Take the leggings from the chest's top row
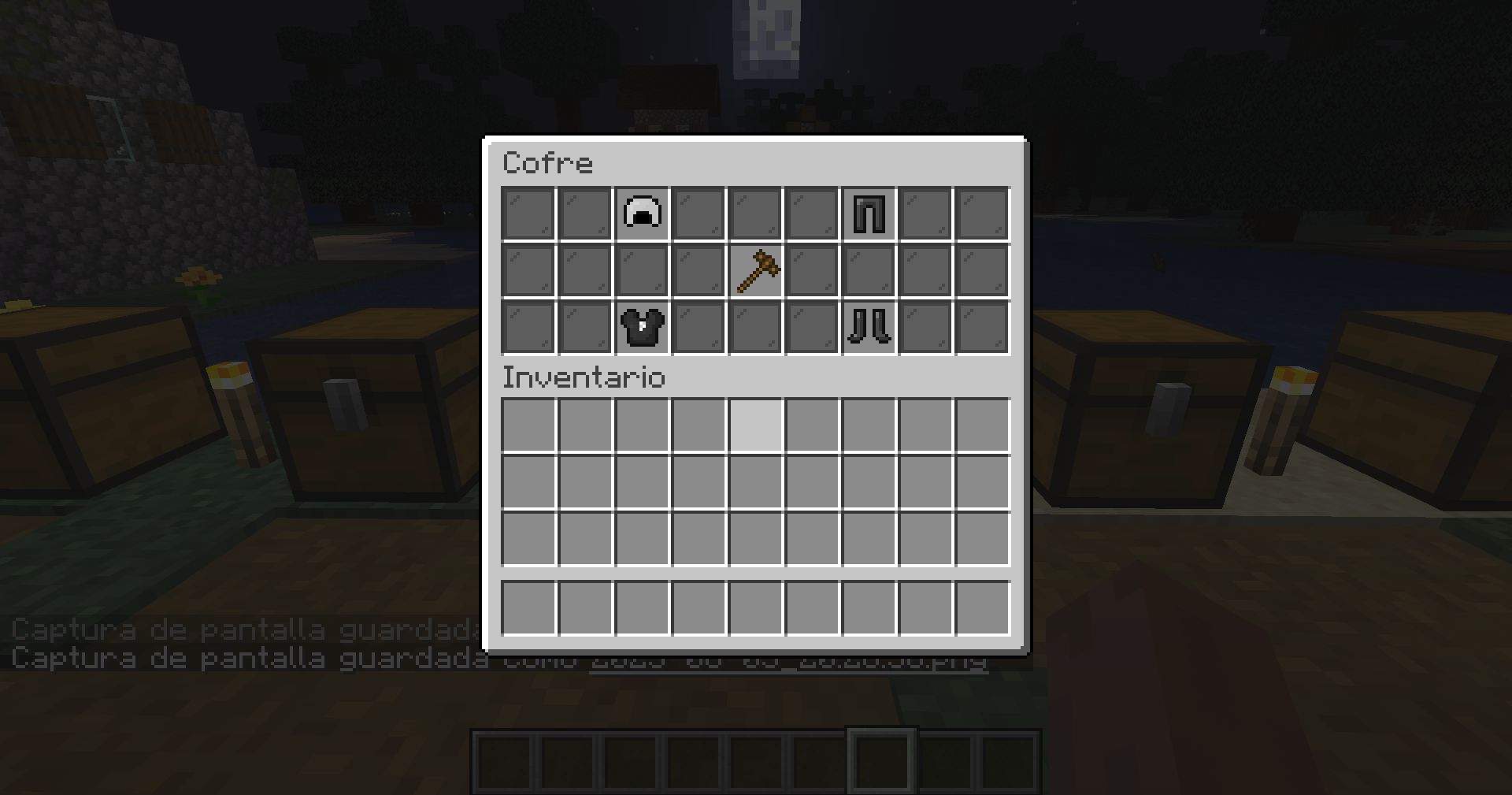Screen dimensions: 1512x795 click(x=868, y=210)
